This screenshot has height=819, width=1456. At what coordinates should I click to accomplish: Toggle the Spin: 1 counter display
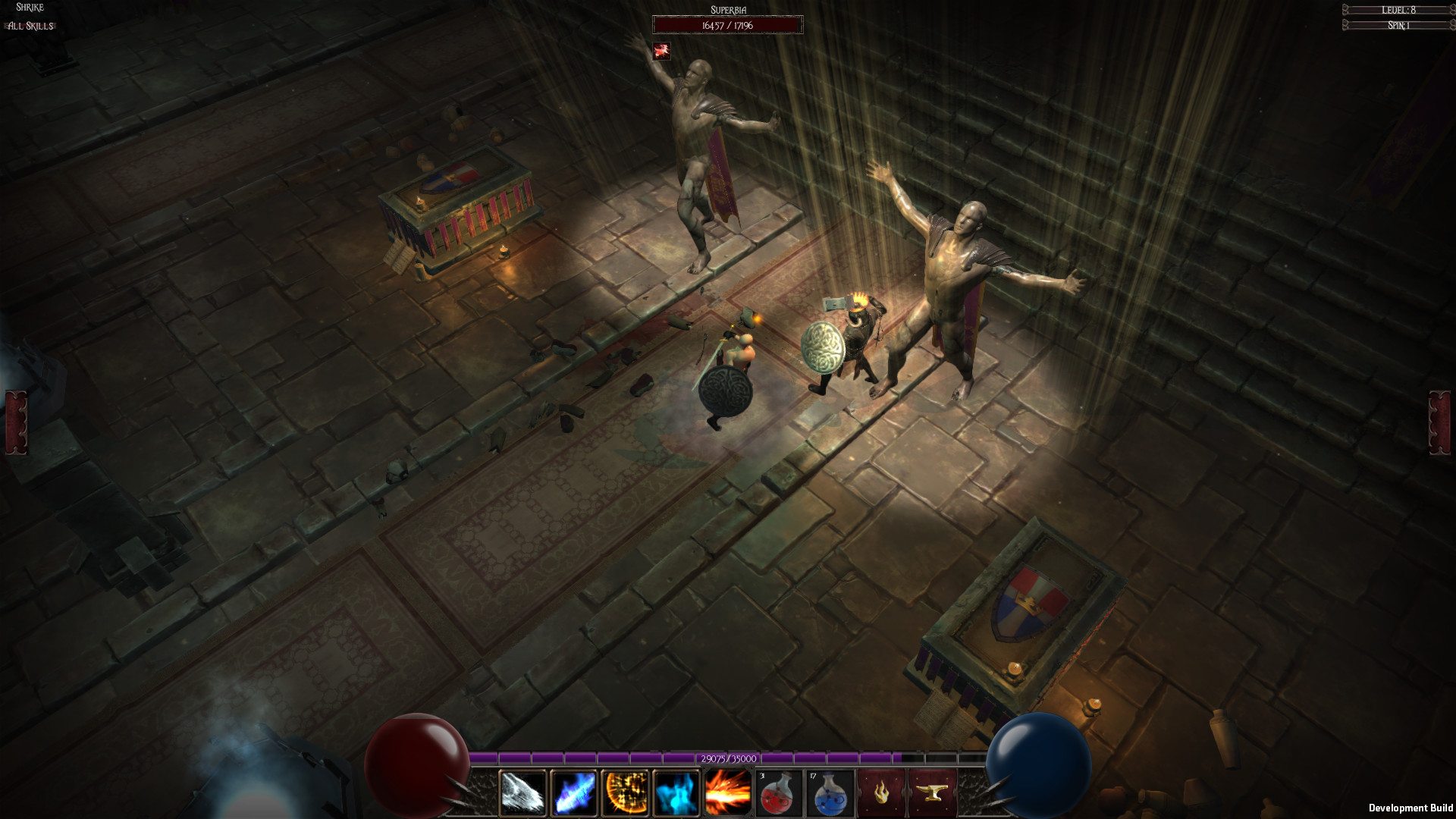[1399, 25]
